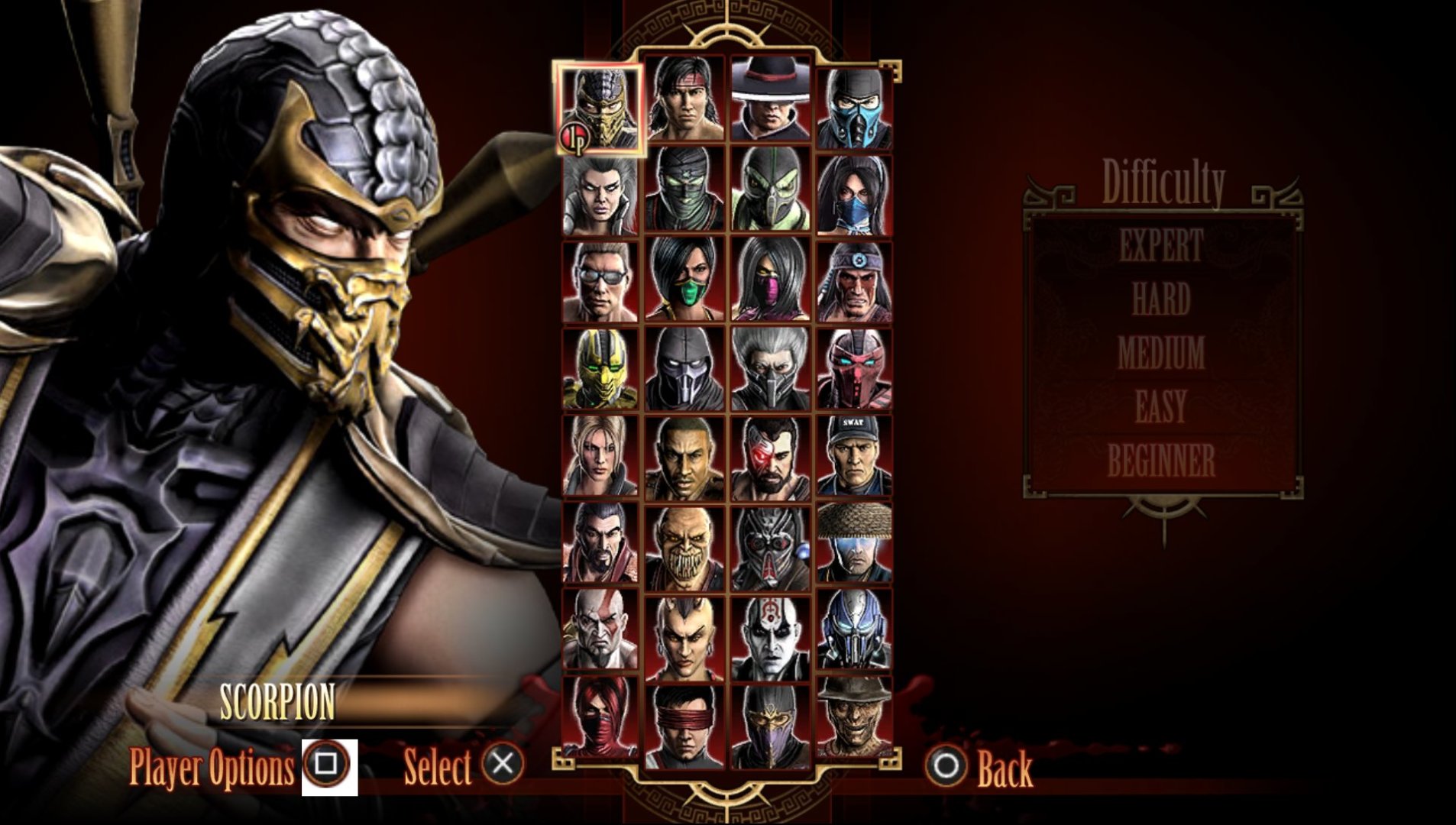Screen dimensions: 1456x825
Task: Choose the Hard difficulty option
Action: 1160,299
